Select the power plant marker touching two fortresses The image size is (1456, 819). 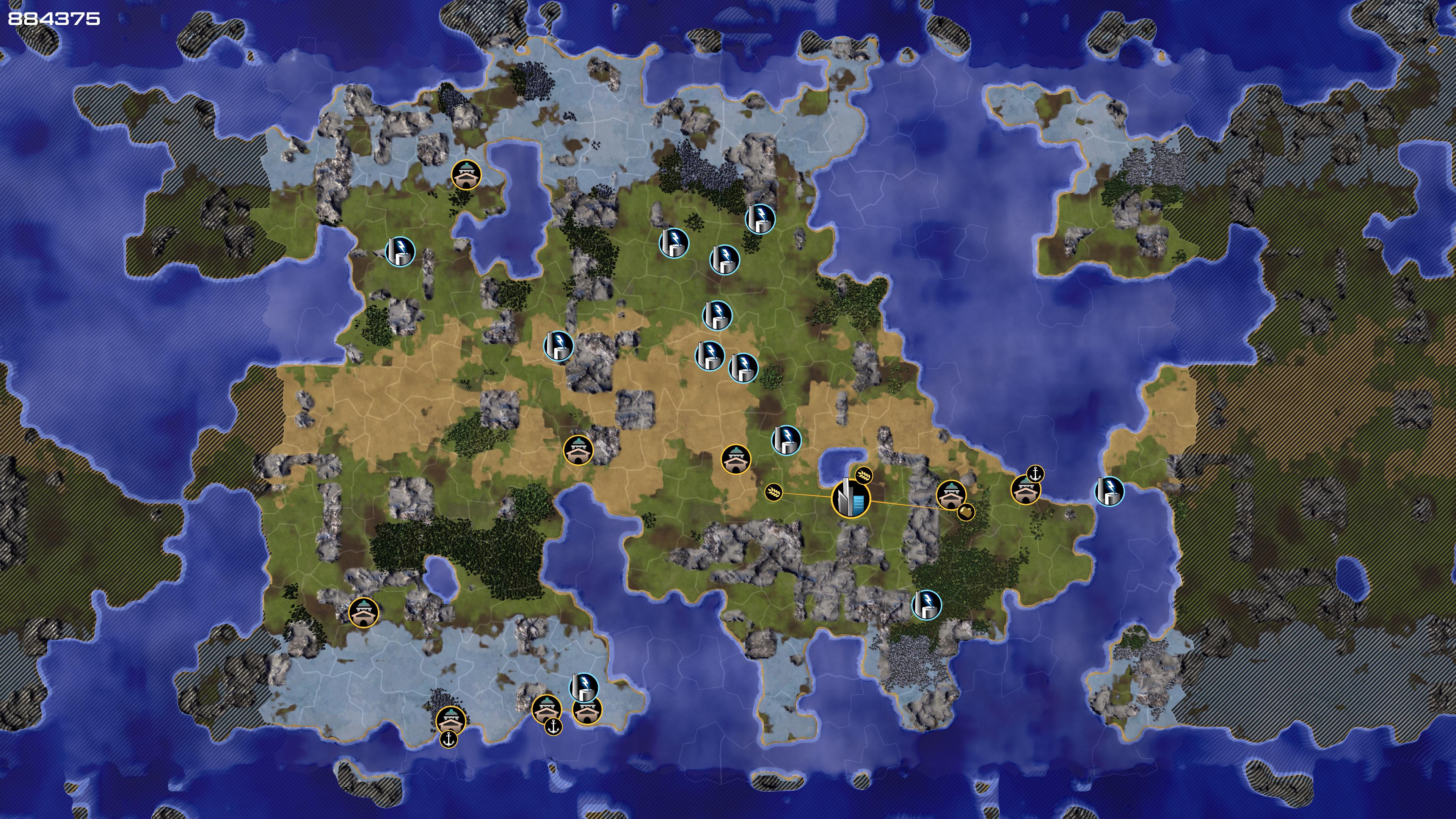tap(583, 687)
